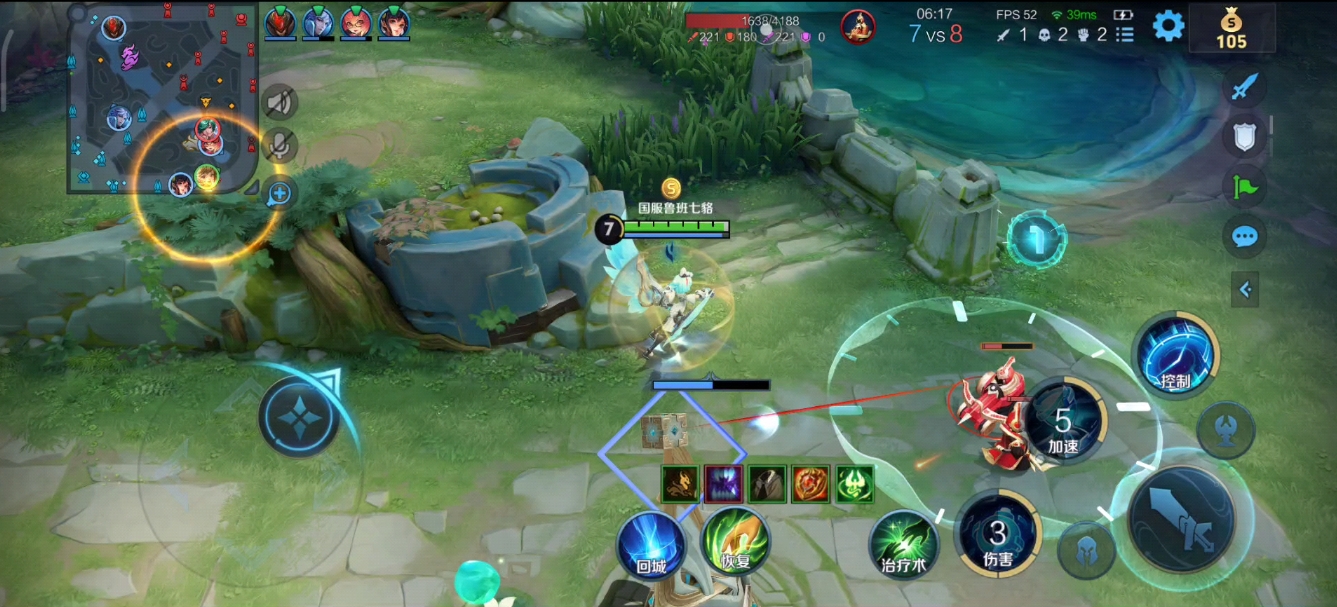Image resolution: width=1337 pixels, height=607 pixels.
Task: Show the scoreboard using the list icon
Action: [x=1125, y=35]
